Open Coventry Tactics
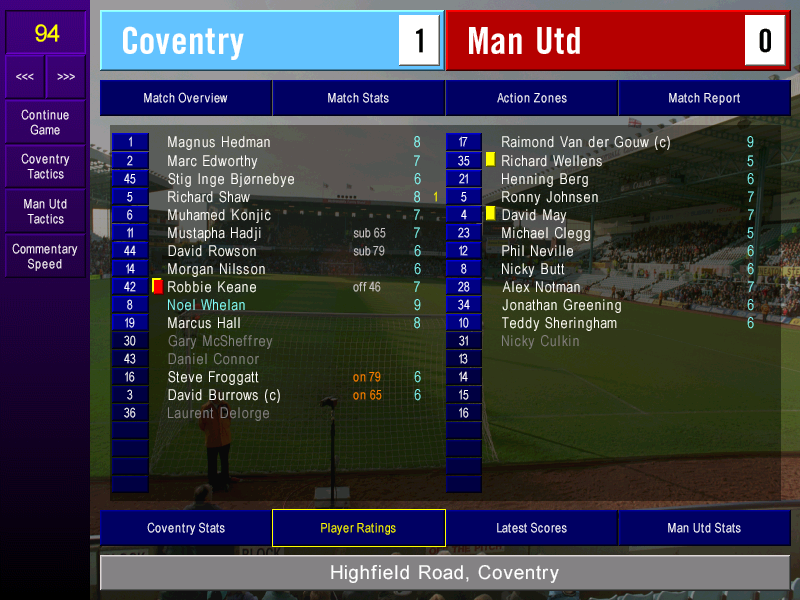Image resolution: width=800 pixels, height=600 pixels. point(45,167)
